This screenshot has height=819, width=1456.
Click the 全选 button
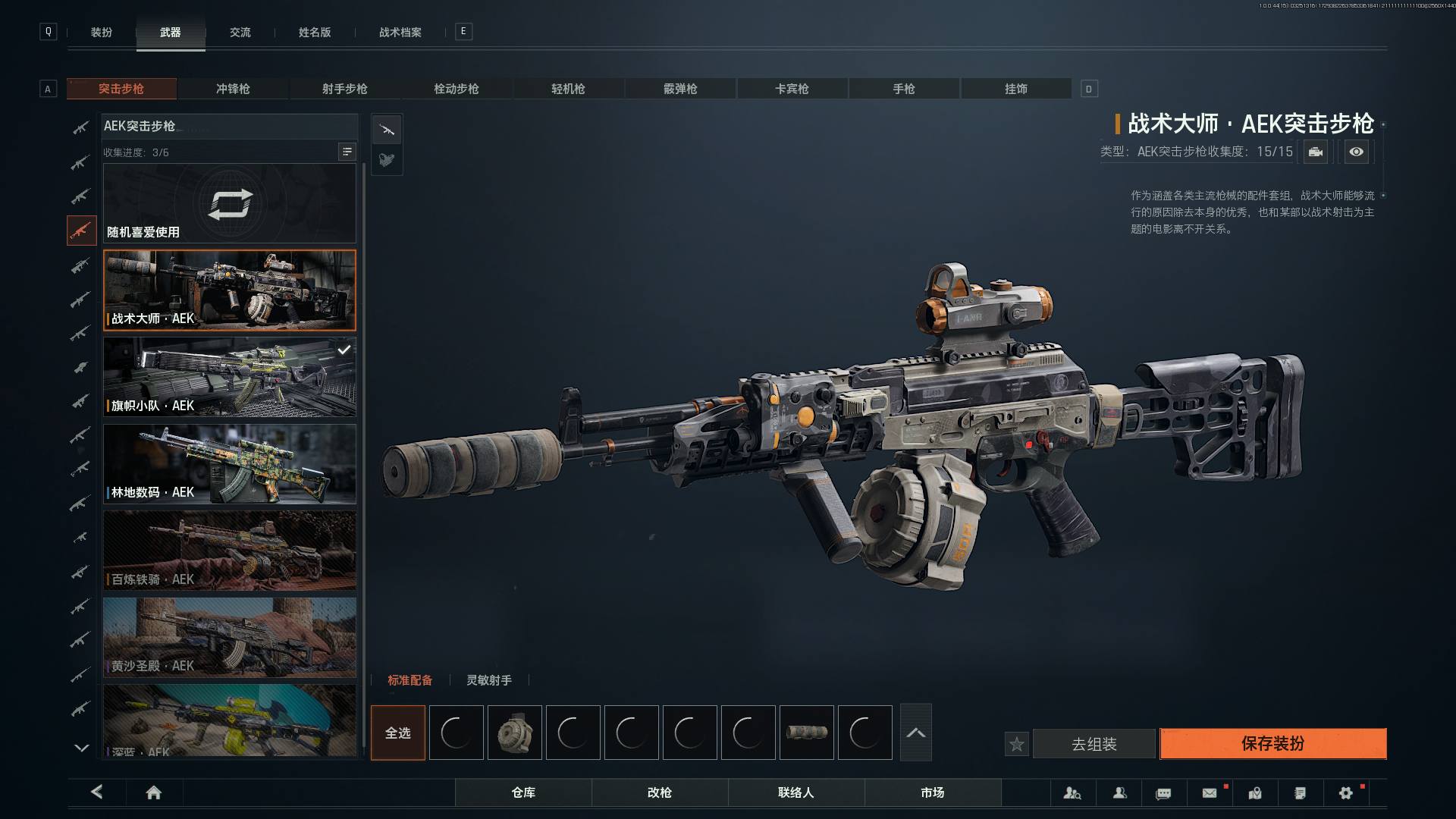pos(398,733)
